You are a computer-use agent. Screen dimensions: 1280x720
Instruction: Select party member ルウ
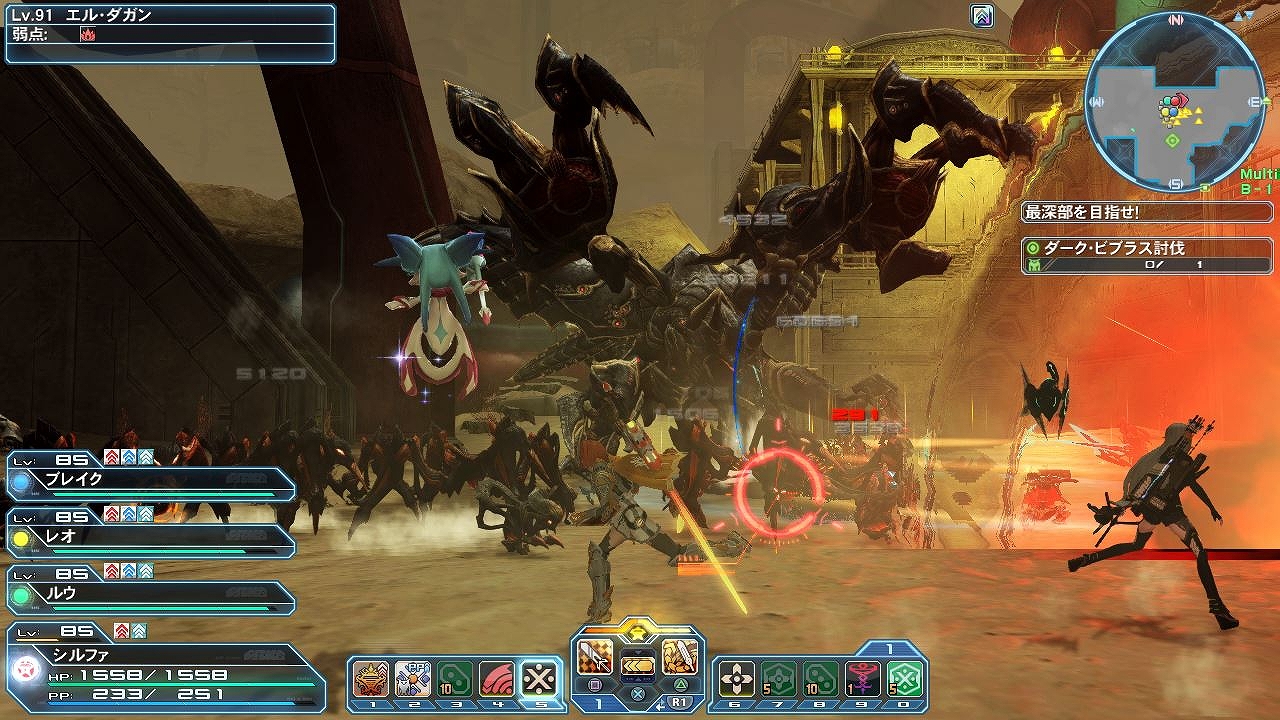tap(150, 594)
